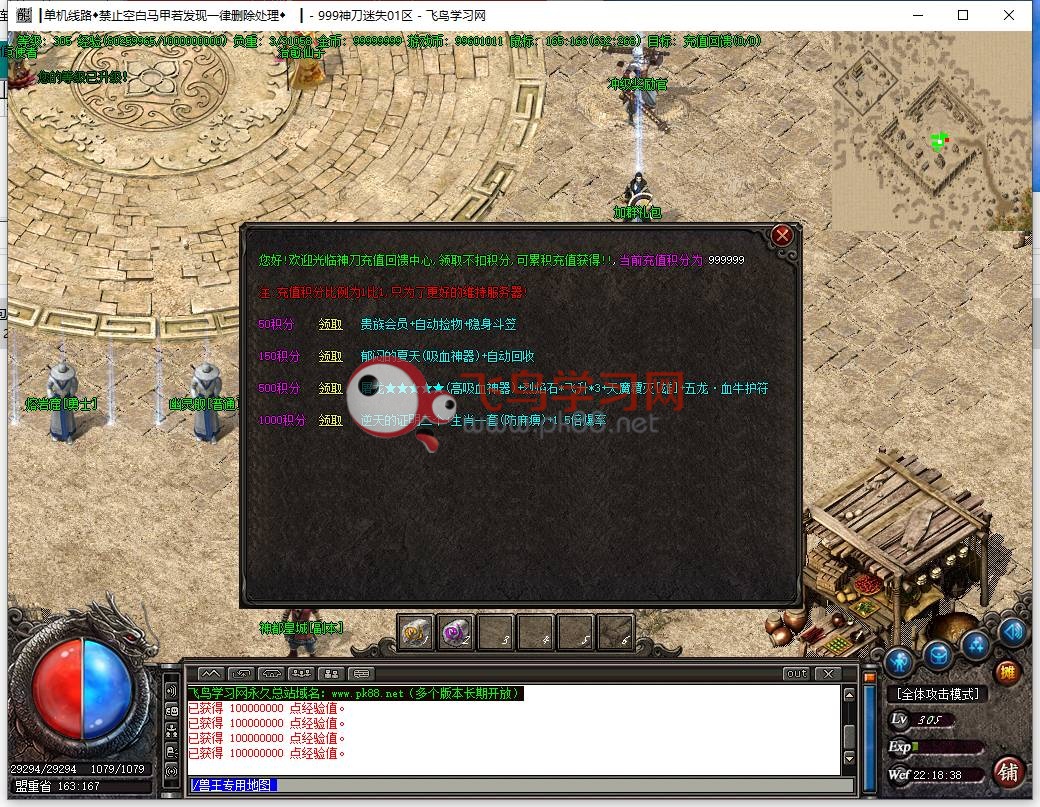Claim the 150积分 reward via 领取
Image resolution: width=1040 pixels, height=807 pixels.
click(x=330, y=356)
